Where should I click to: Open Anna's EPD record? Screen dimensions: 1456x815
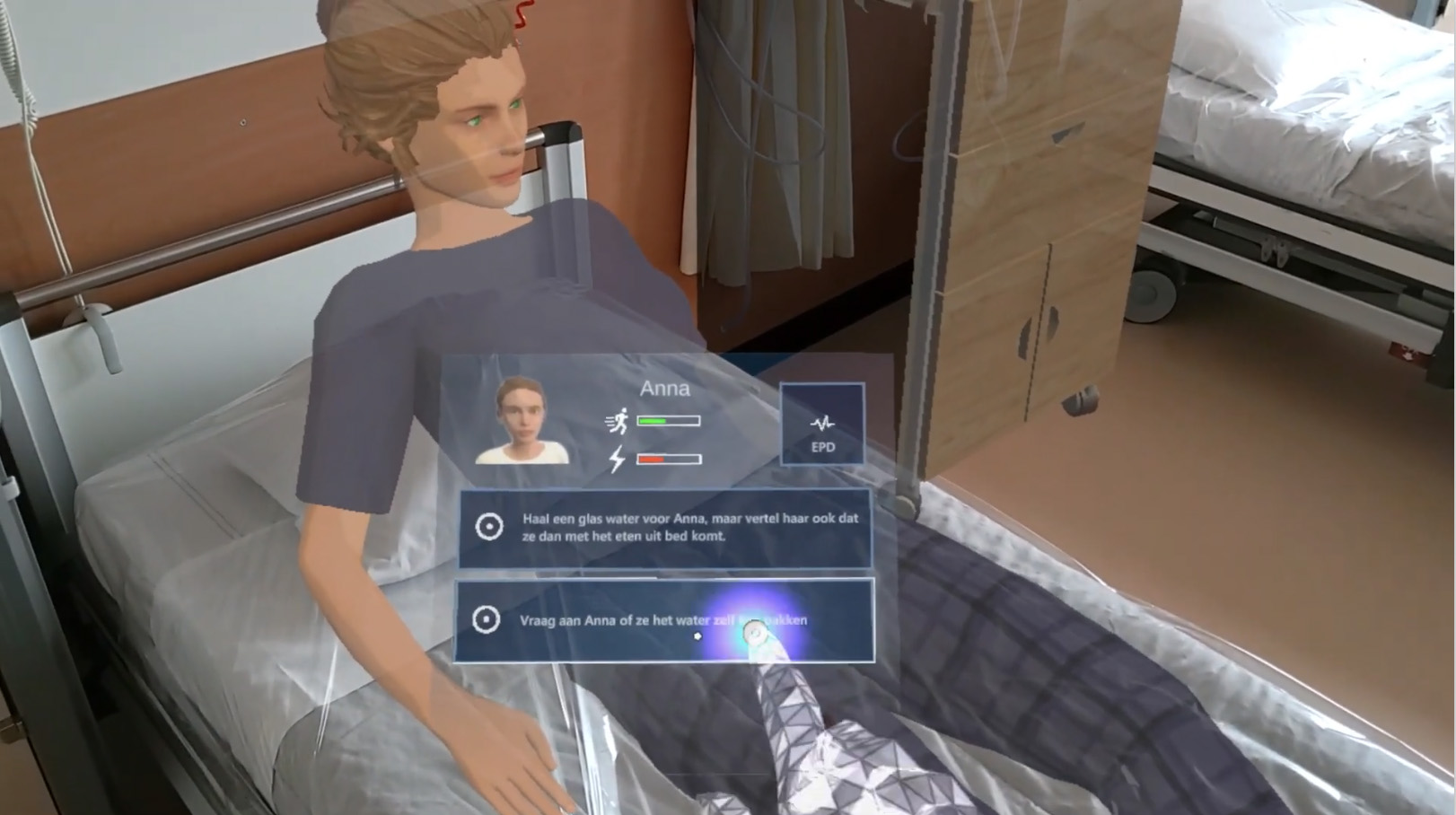(821, 425)
